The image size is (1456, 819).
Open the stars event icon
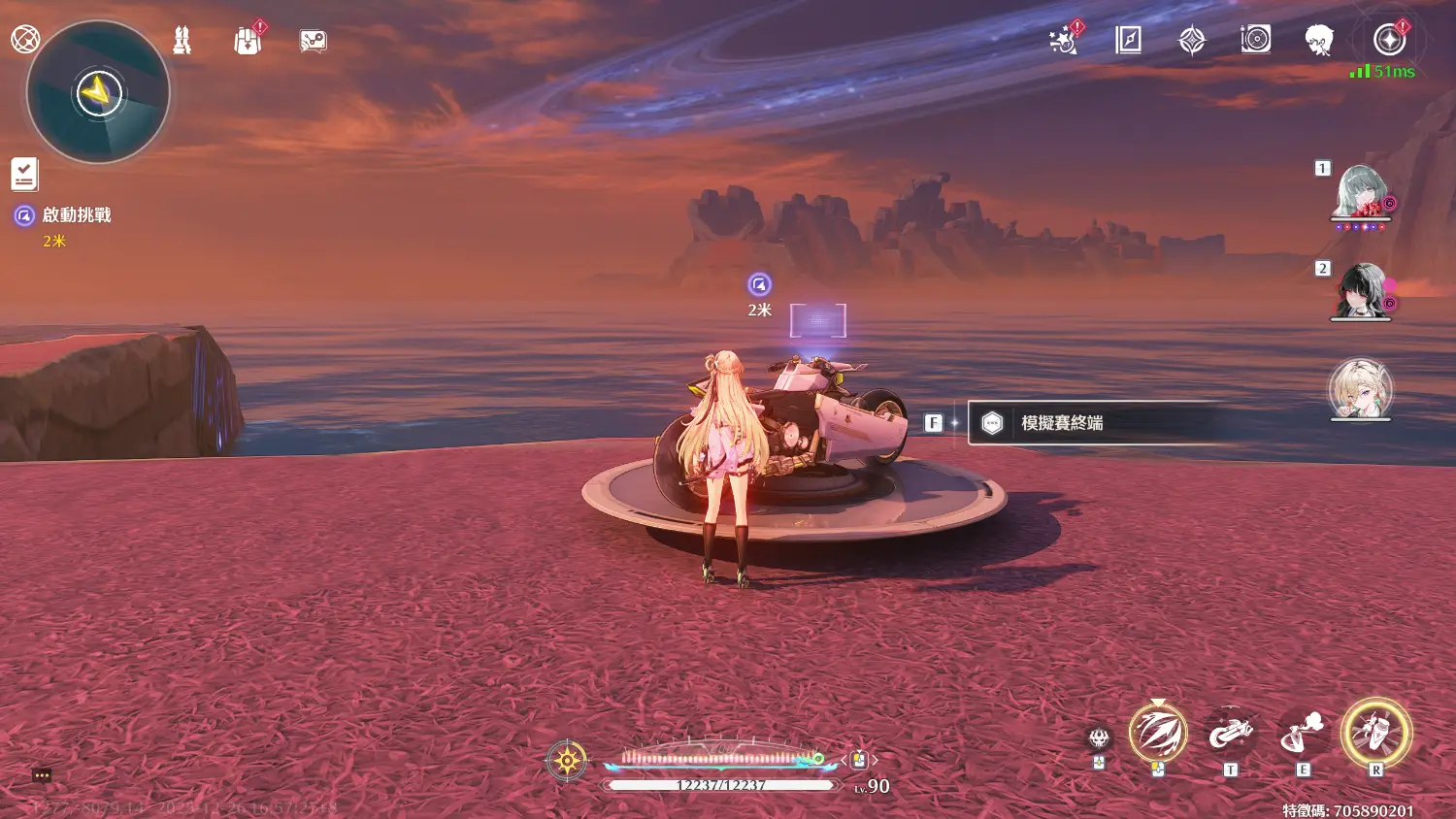point(1063,41)
